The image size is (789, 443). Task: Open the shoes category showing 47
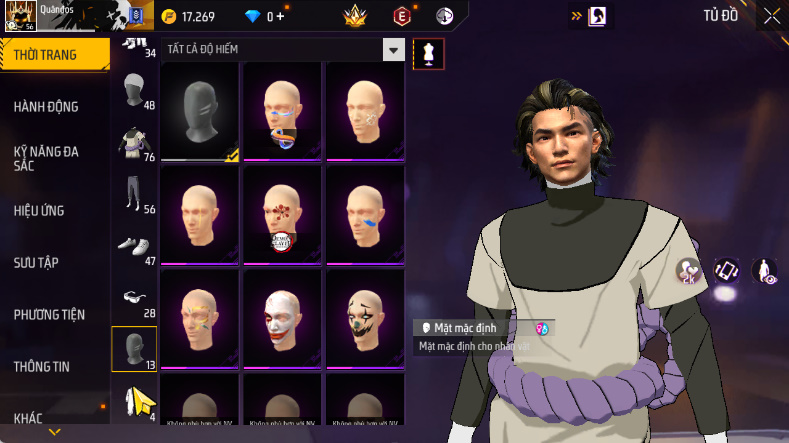[x=134, y=247]
